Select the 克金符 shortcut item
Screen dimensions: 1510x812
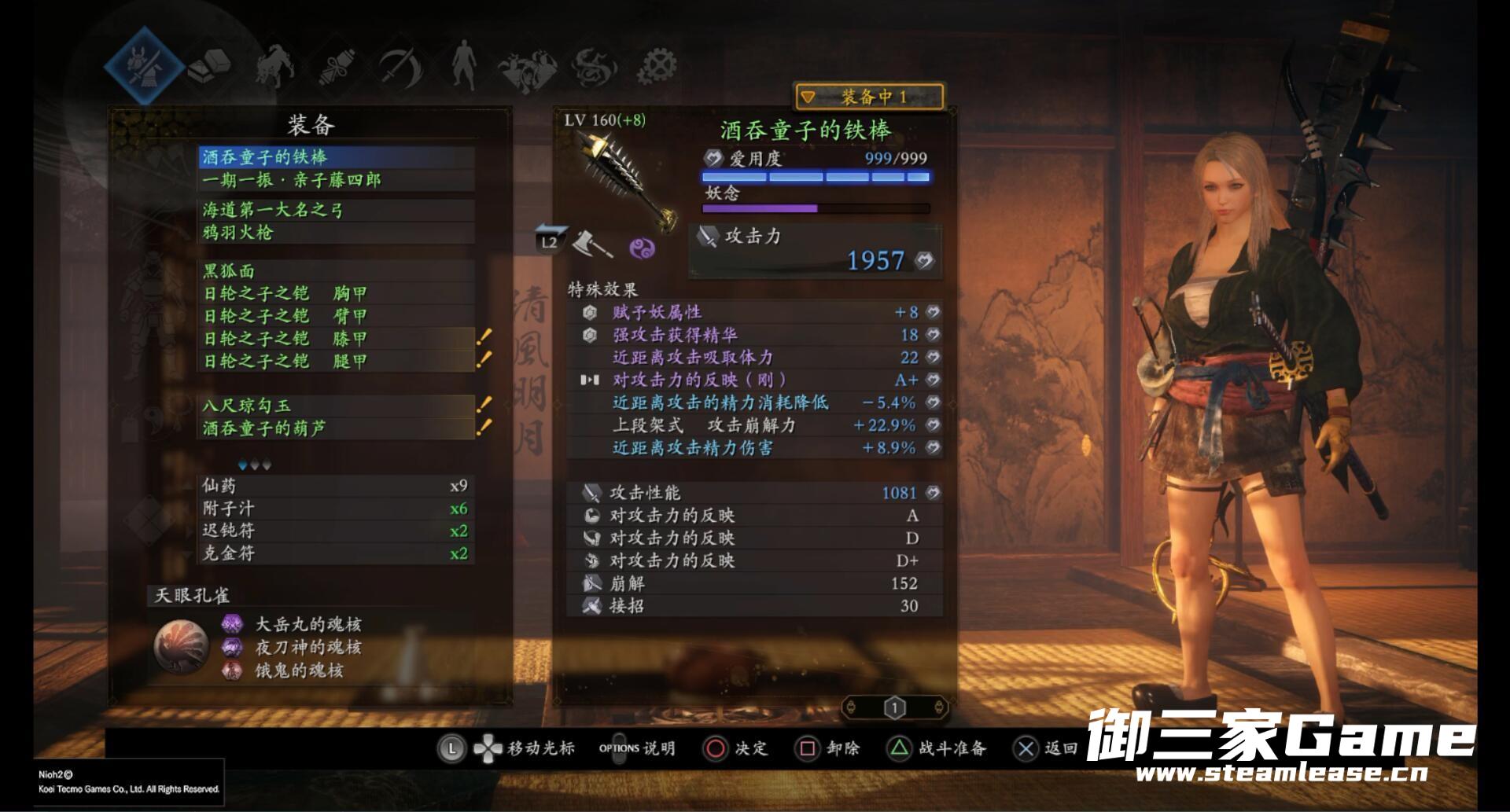[335, 553]
